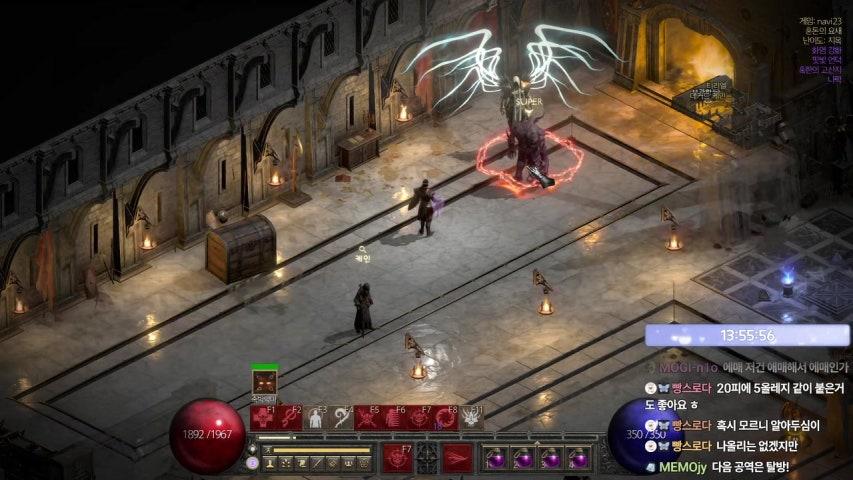Select the curved staff skill labeled F4
This screenshot has height=480, width=853.
point(341,418)
